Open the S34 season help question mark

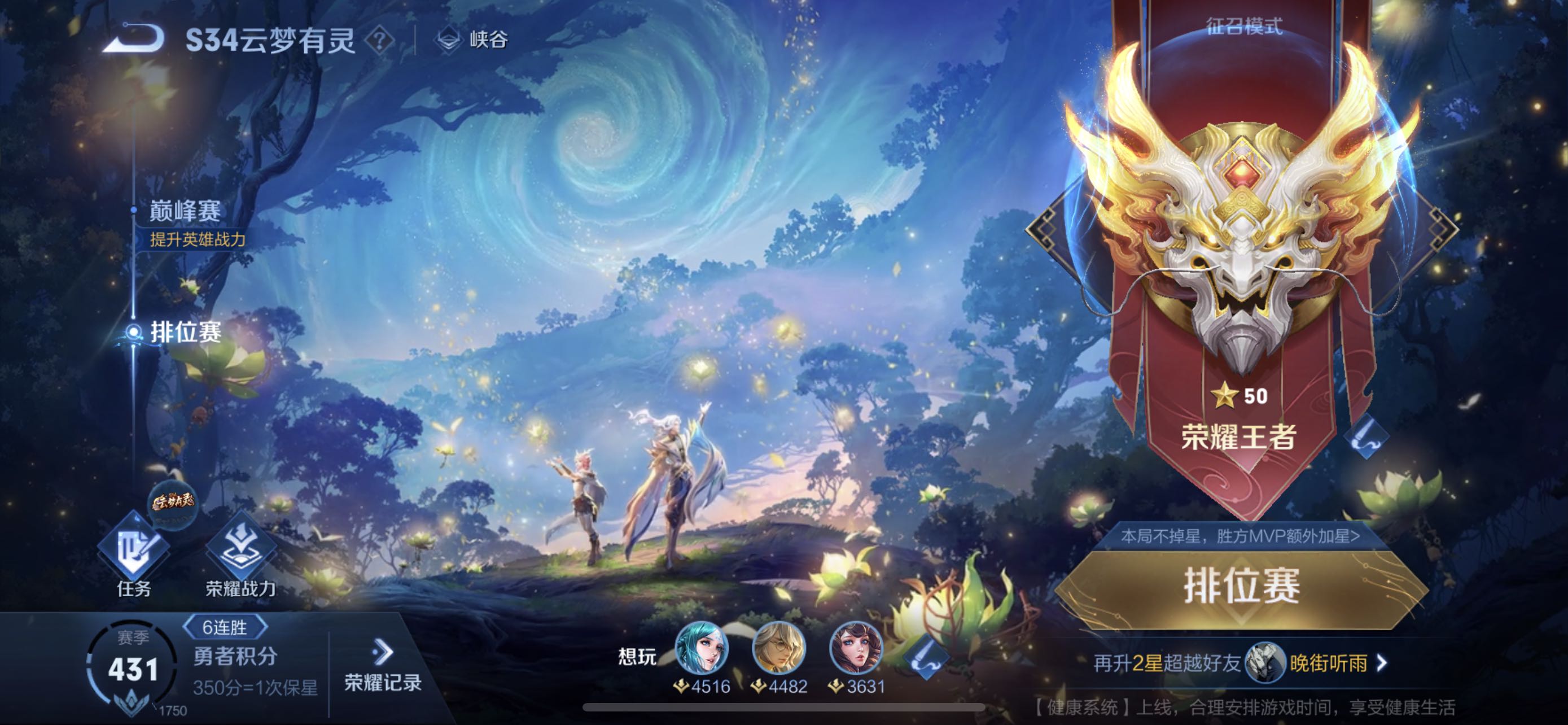tap(380, 40)
